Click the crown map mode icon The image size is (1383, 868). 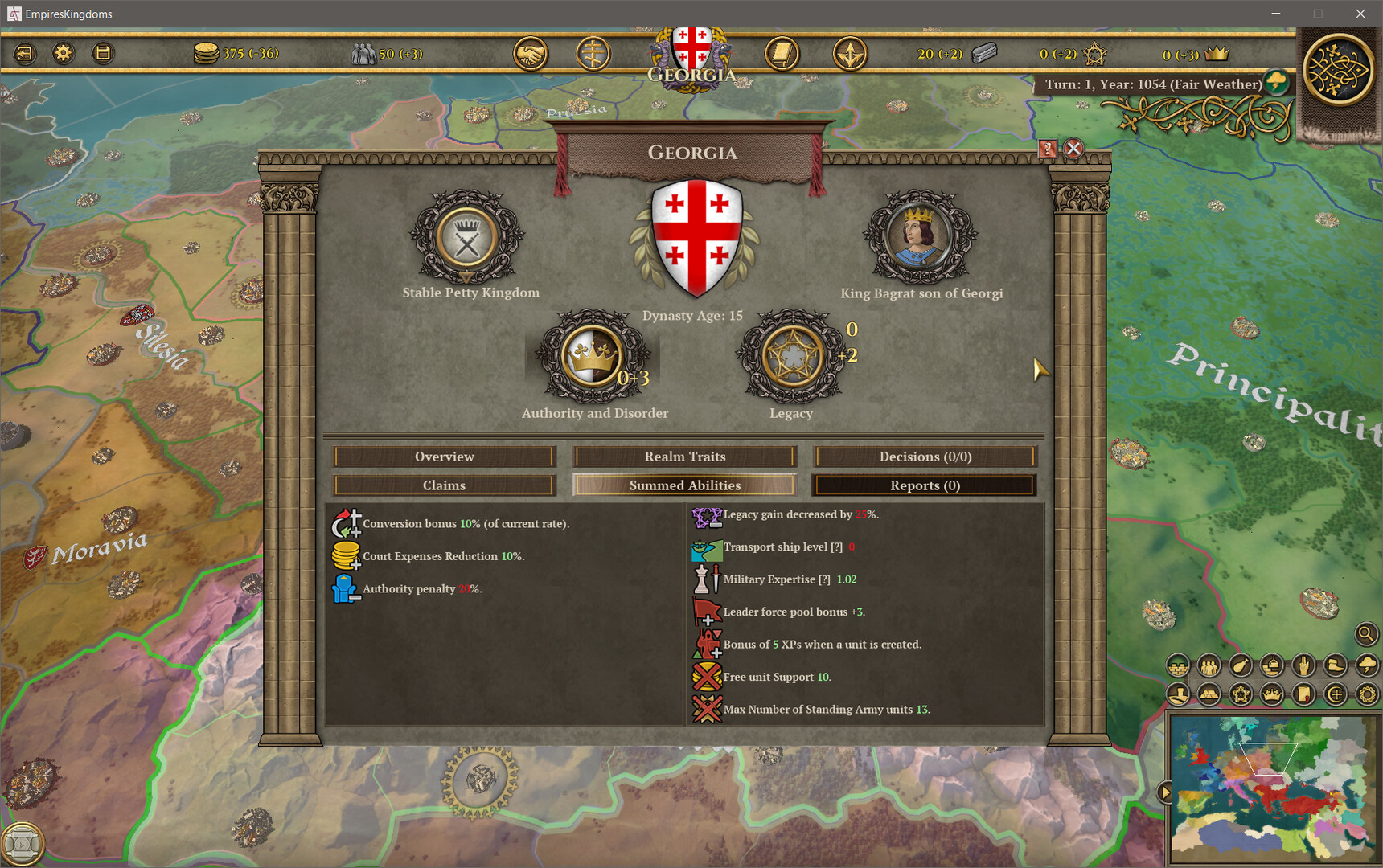pyautogui.click(x=1271, y=694)
